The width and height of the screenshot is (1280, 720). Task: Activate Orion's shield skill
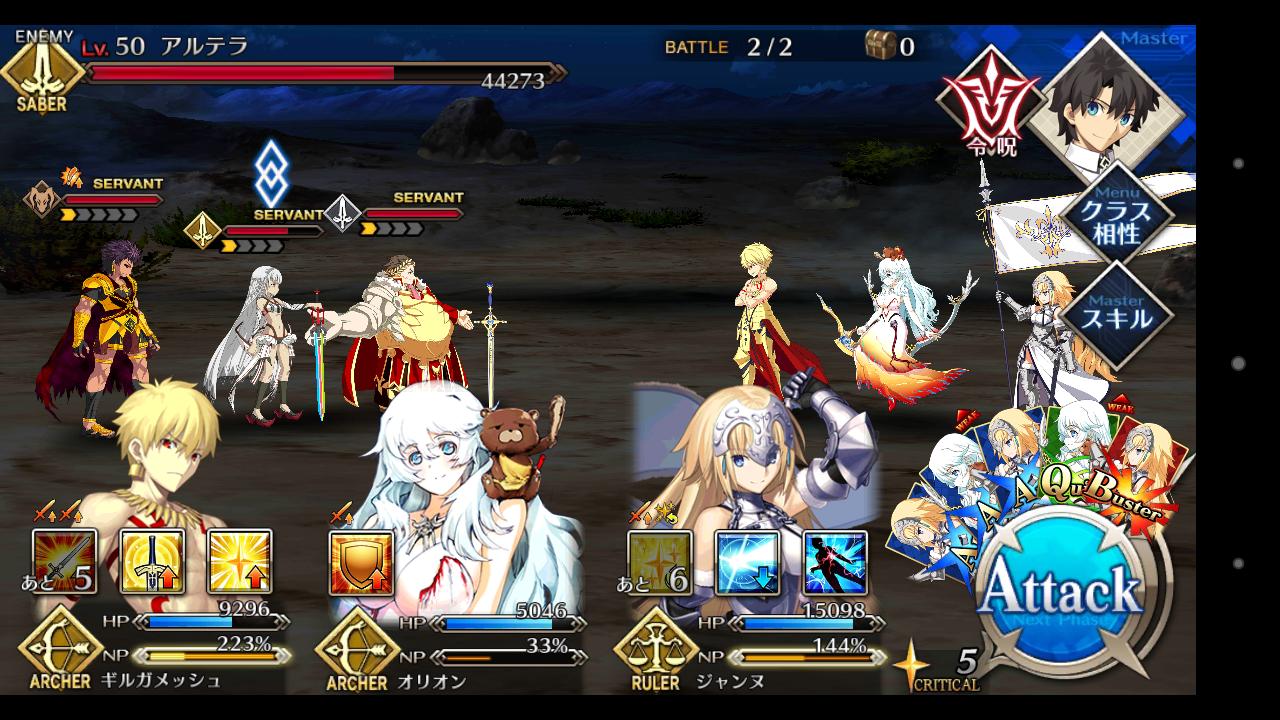pos(361,562)
